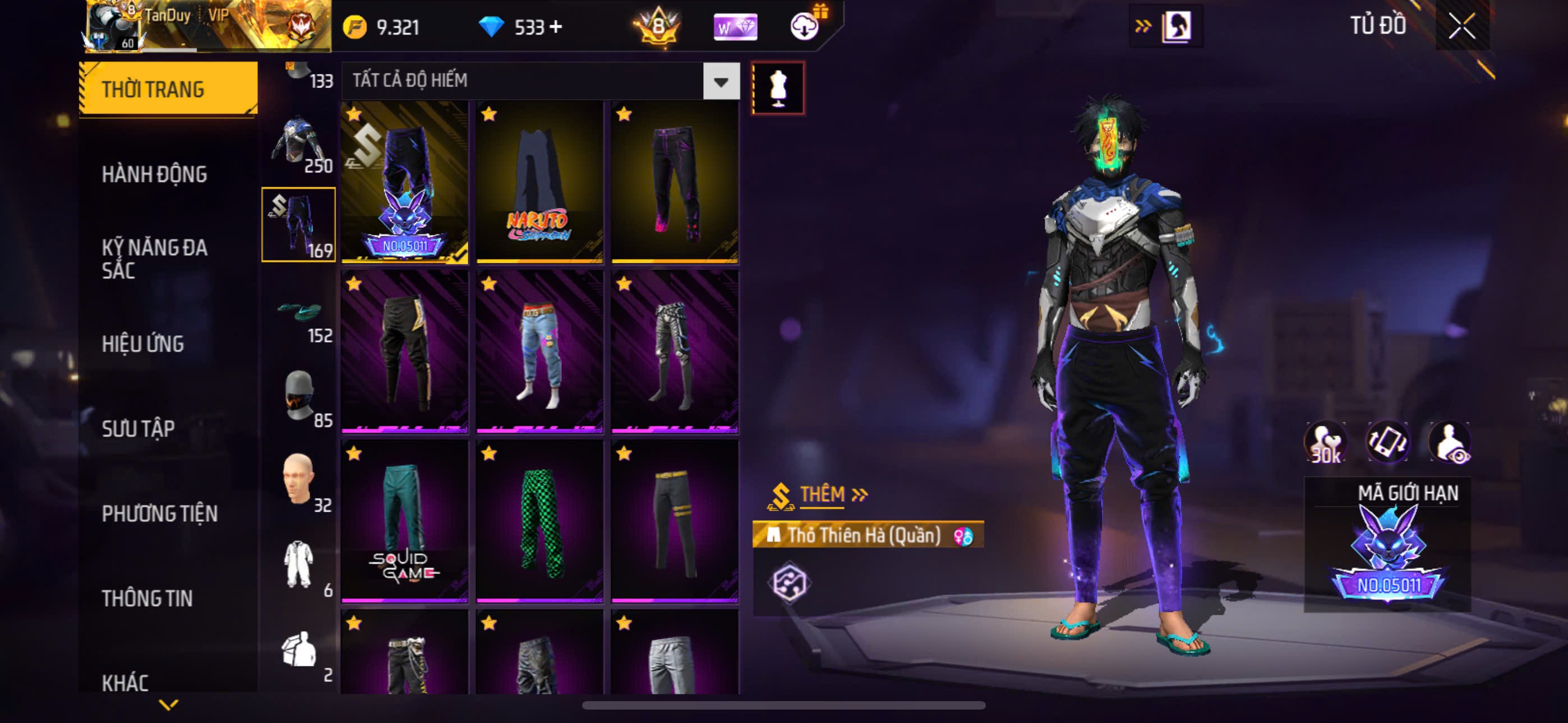Open the Tất Cả Độ Hiếm rarity dropdown
Screen dimensions: 1568x723
[721, 81]
